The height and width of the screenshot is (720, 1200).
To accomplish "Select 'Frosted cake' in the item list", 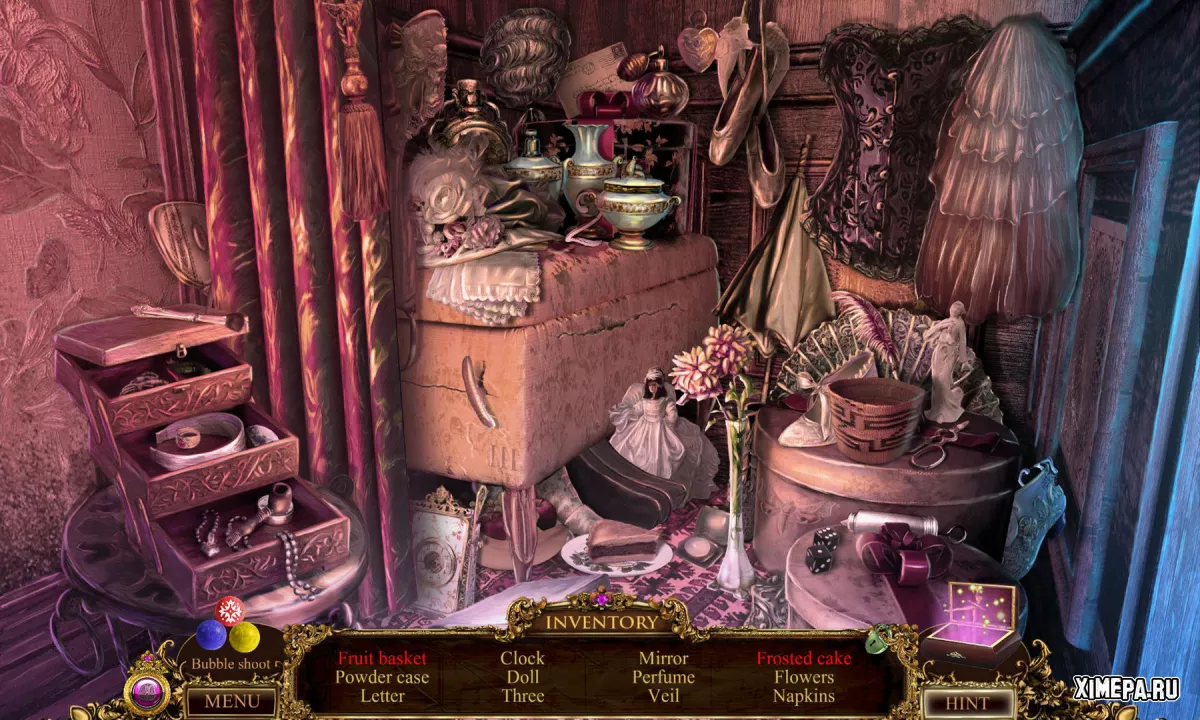I will [x=804, y=658].
